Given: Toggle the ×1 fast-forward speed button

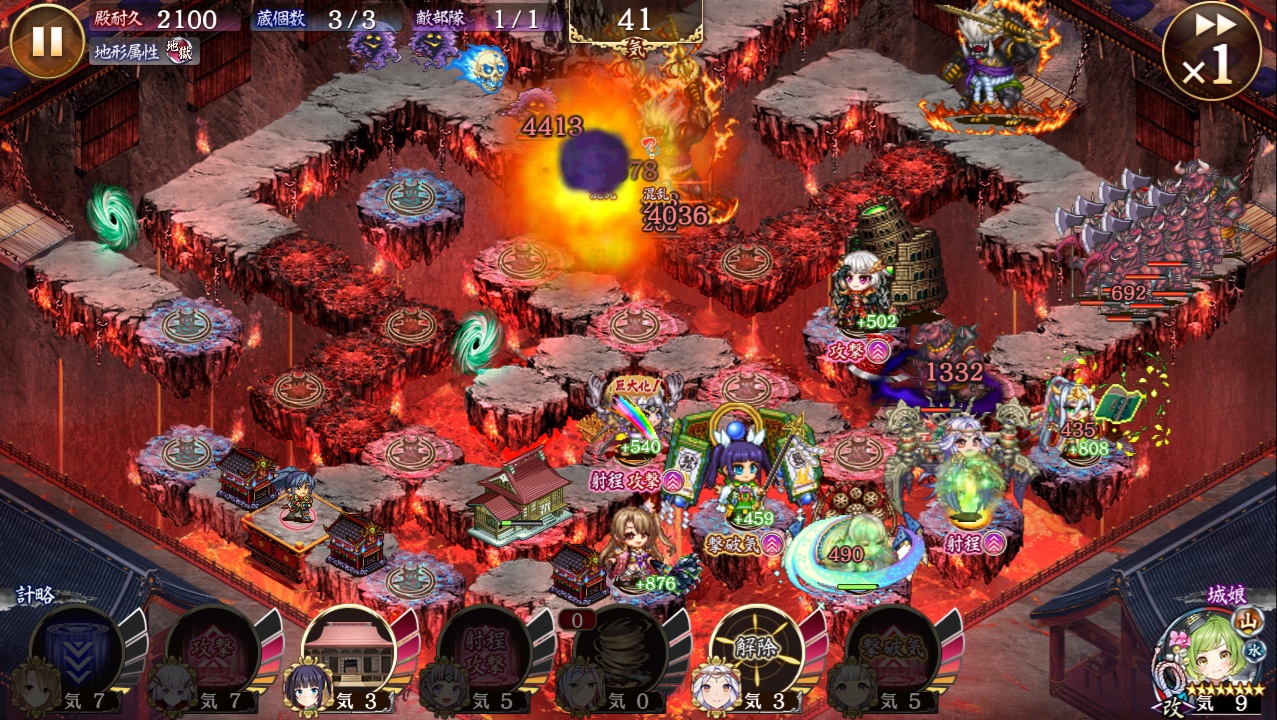Looking at the screenshot, I should 1211,52.
